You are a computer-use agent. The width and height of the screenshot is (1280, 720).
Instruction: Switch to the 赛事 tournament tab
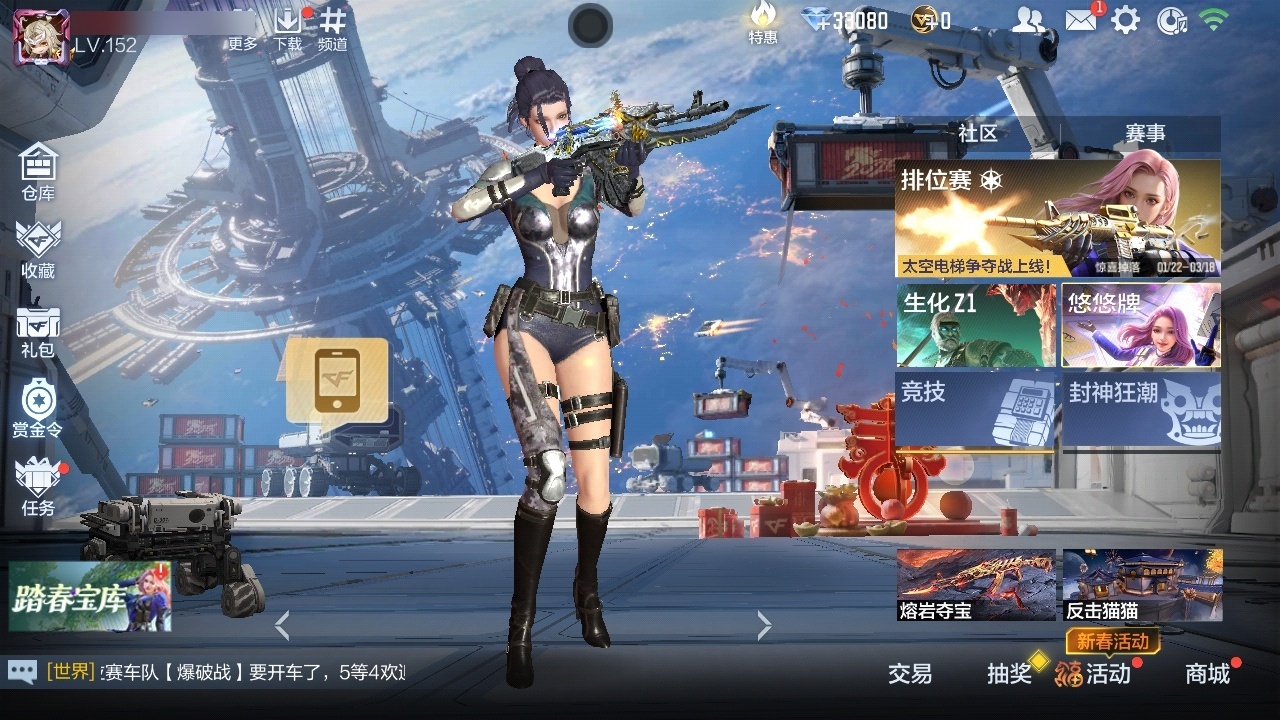[x=1145, y=134]
